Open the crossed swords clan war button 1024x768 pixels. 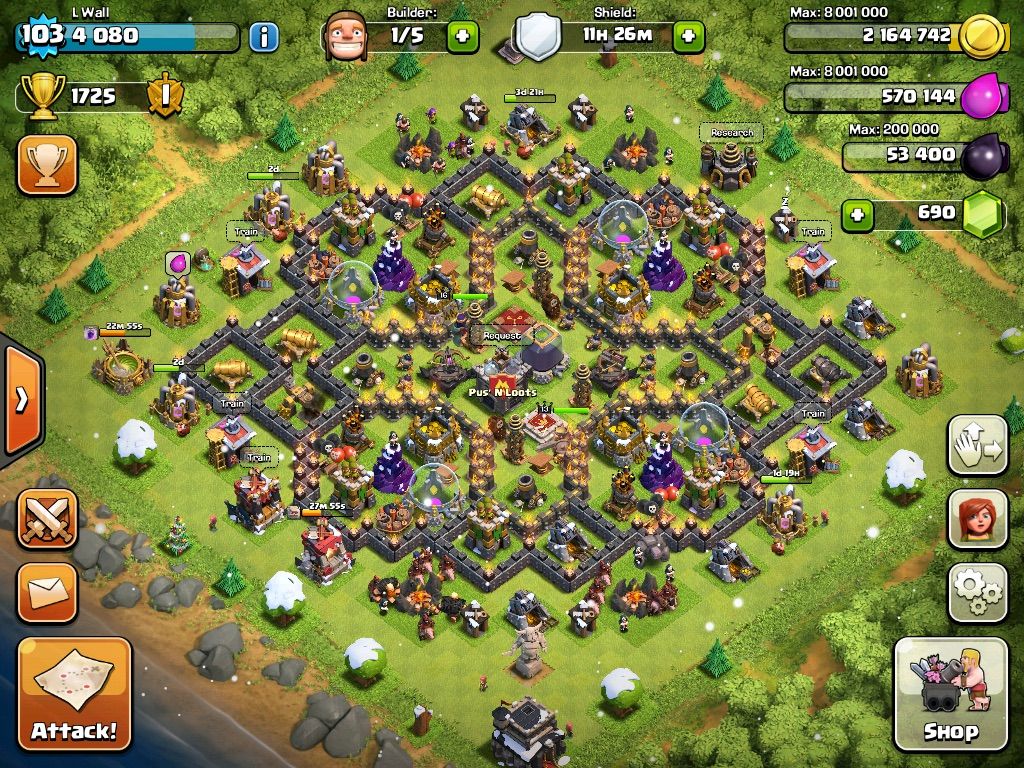click(47, 518)
